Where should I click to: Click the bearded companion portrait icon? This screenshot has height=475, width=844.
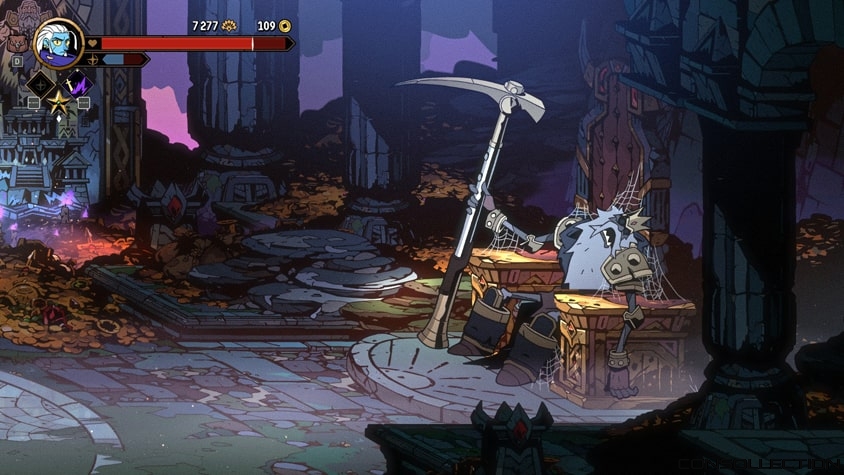[17, 44]
